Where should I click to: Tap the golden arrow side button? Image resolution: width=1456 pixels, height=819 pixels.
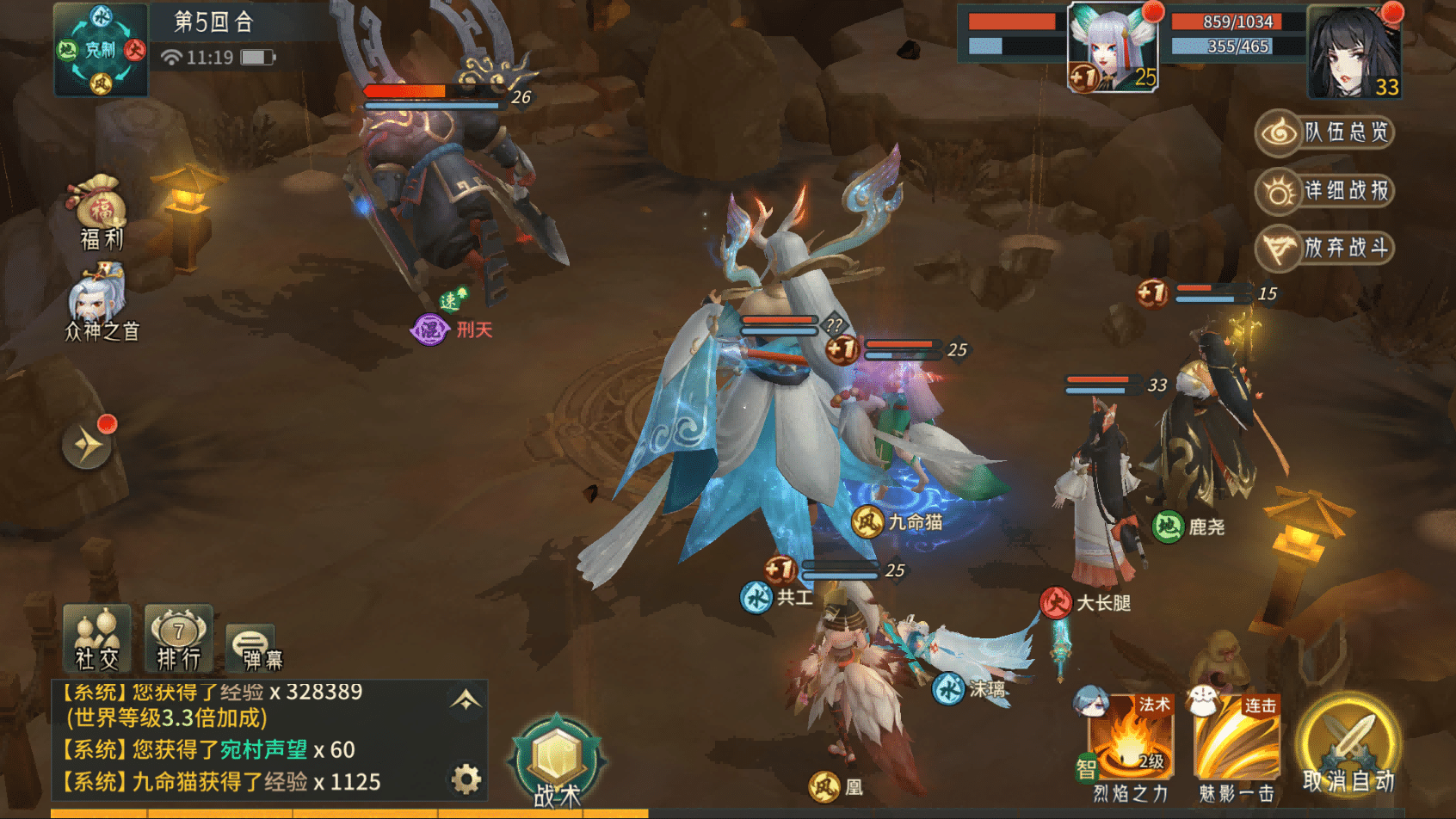(87, 445)
